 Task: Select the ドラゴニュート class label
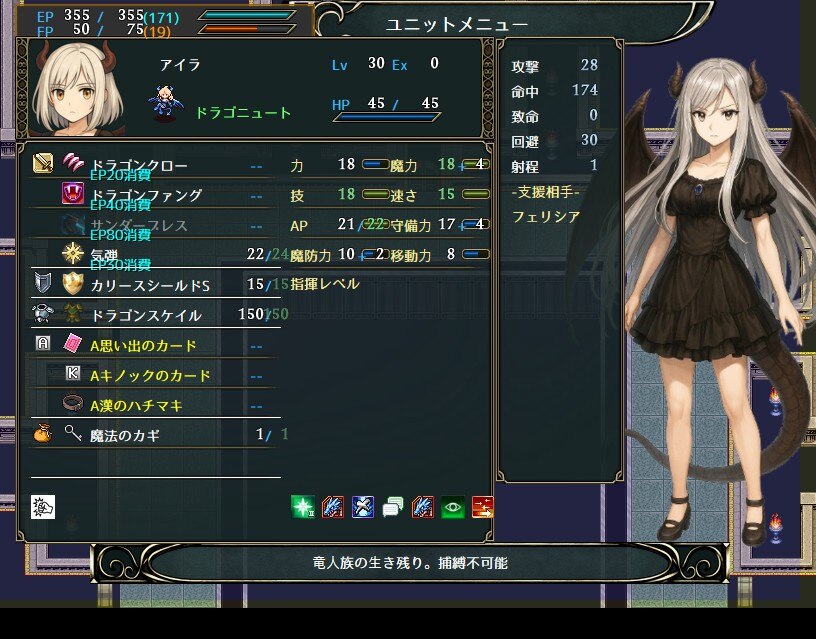[x=243, y=113]
